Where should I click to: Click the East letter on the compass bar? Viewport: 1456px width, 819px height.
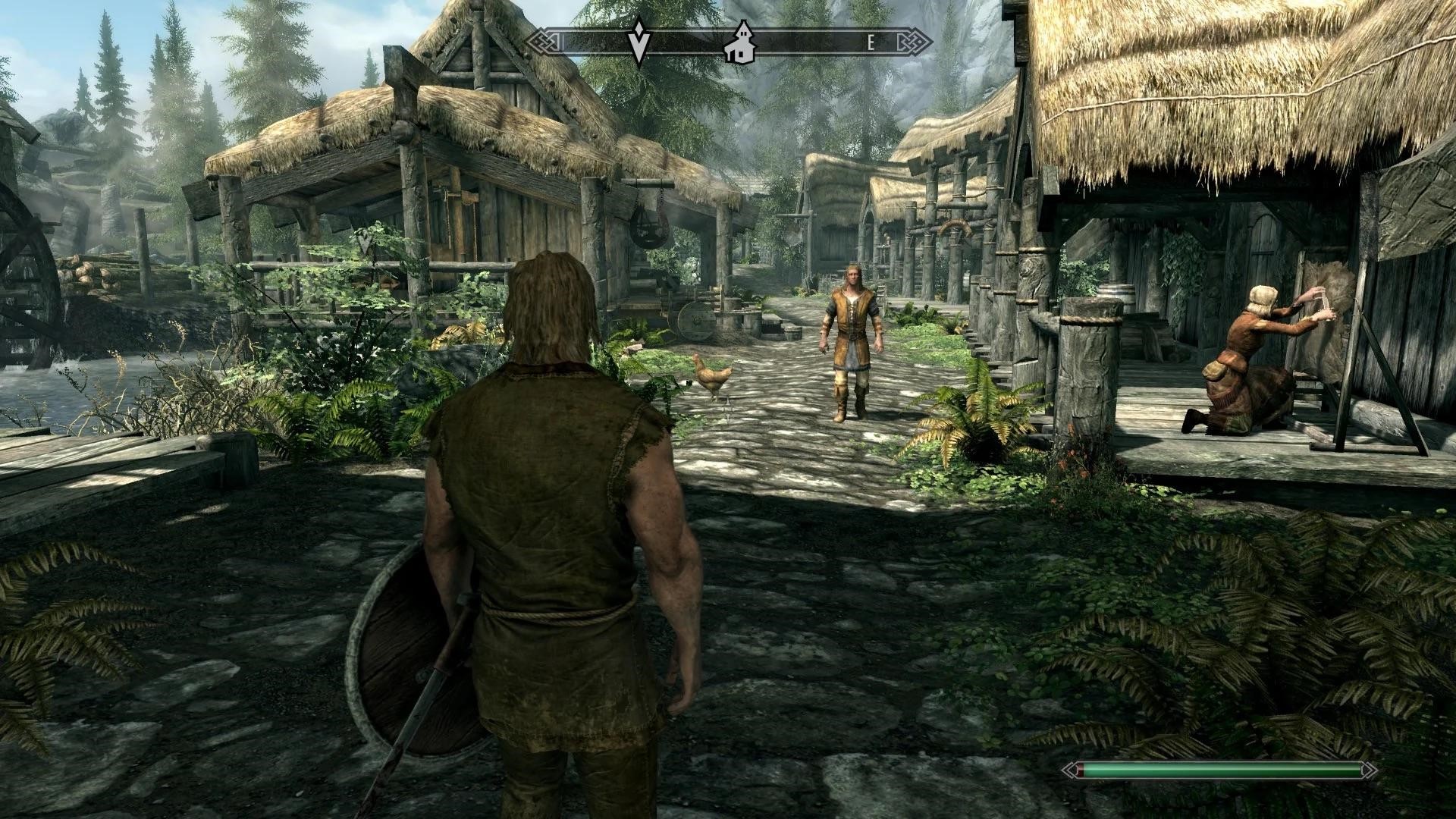871,43
